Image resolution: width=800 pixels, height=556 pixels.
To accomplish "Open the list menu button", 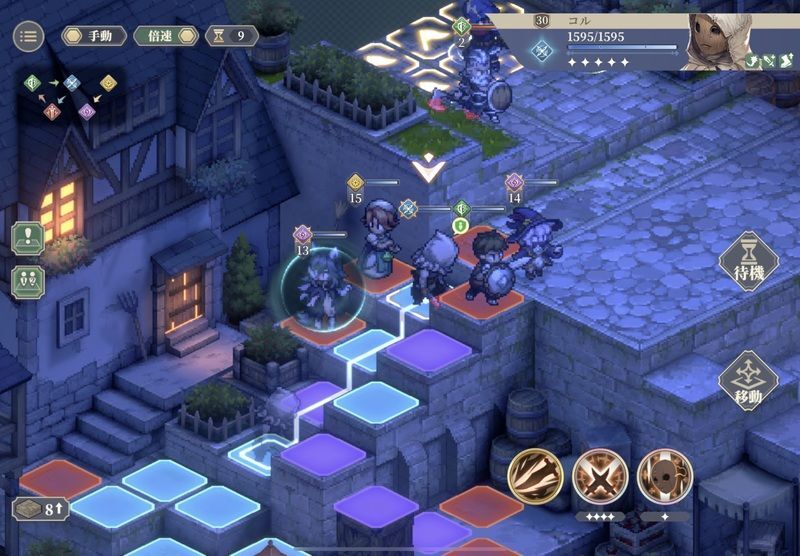I will click(x=28, y=37).
